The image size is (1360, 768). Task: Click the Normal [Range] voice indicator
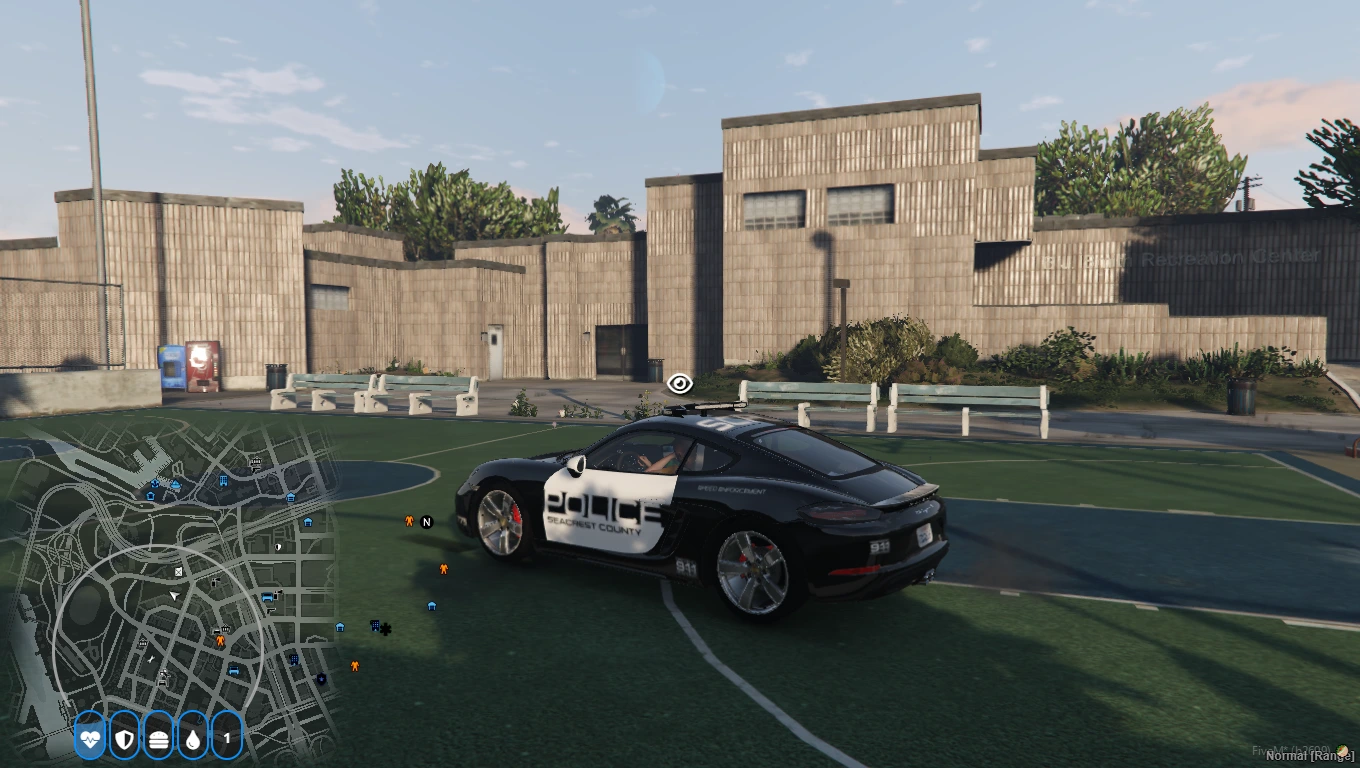[1309, 756]
